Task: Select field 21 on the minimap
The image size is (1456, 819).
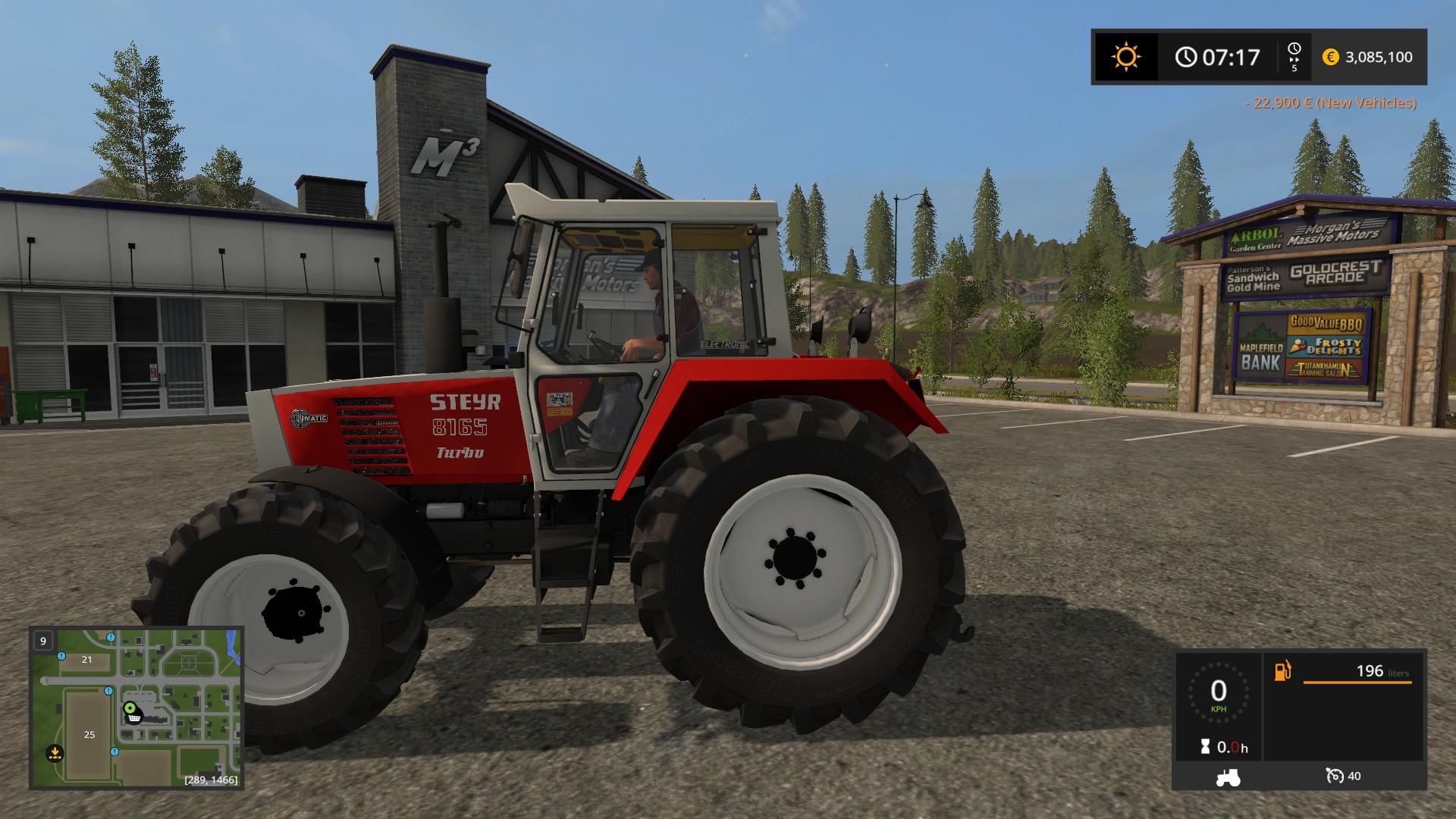Action: [x=86, y=661]
